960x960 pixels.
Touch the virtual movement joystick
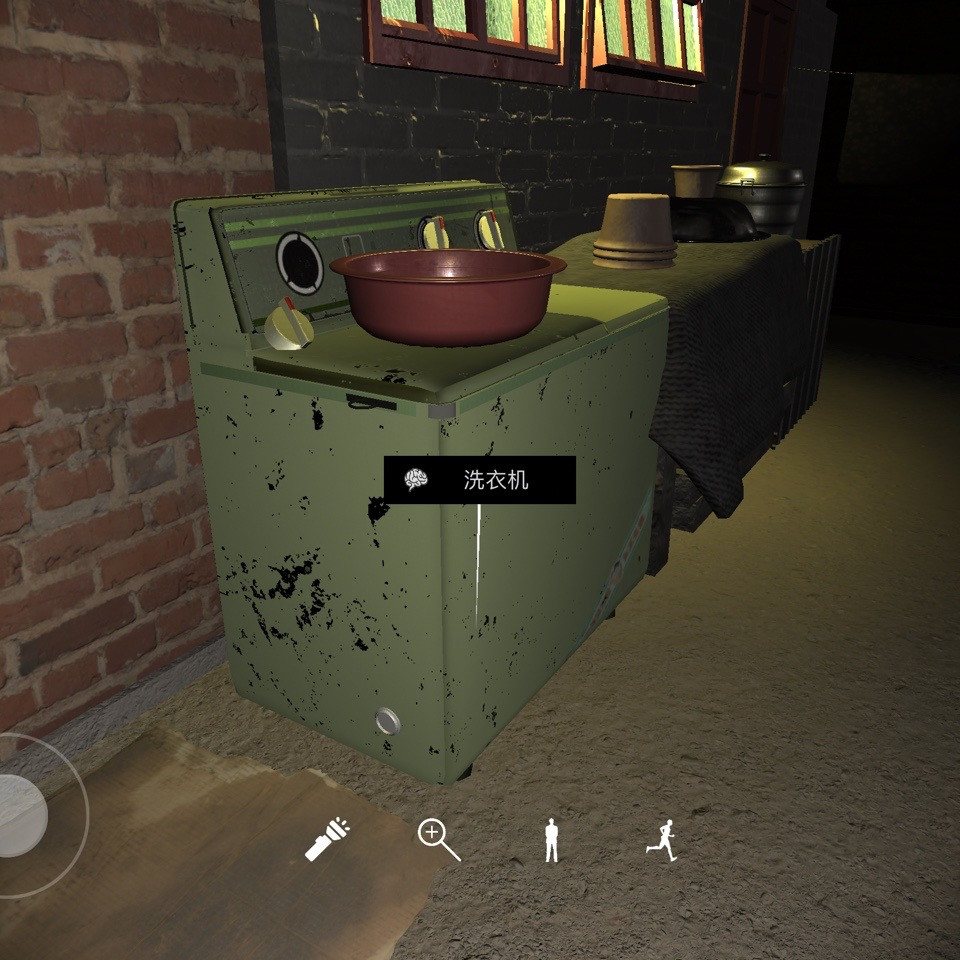click(x=20, y=816)
